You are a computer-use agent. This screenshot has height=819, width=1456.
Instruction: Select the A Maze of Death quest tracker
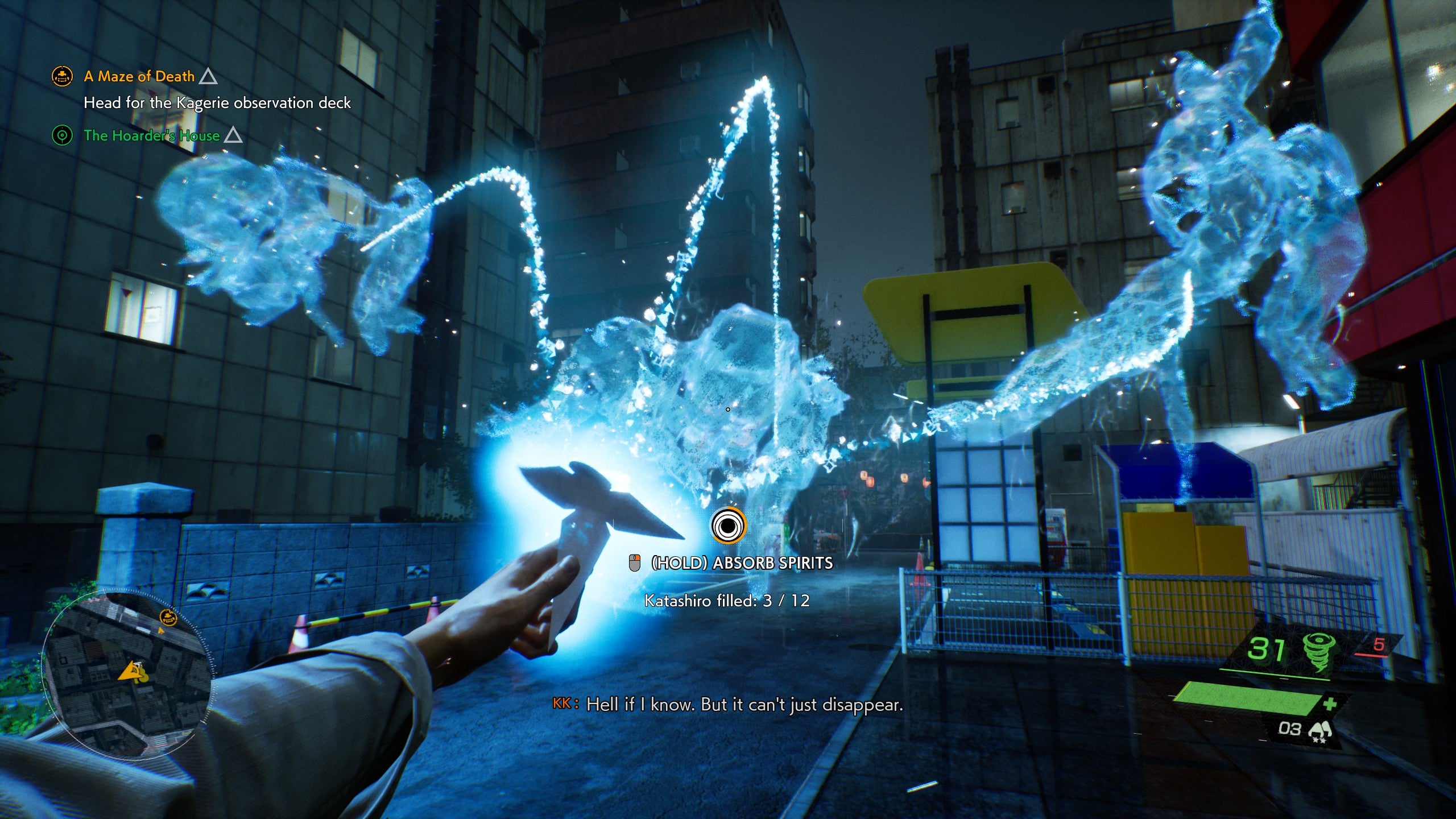pos(139,76)
